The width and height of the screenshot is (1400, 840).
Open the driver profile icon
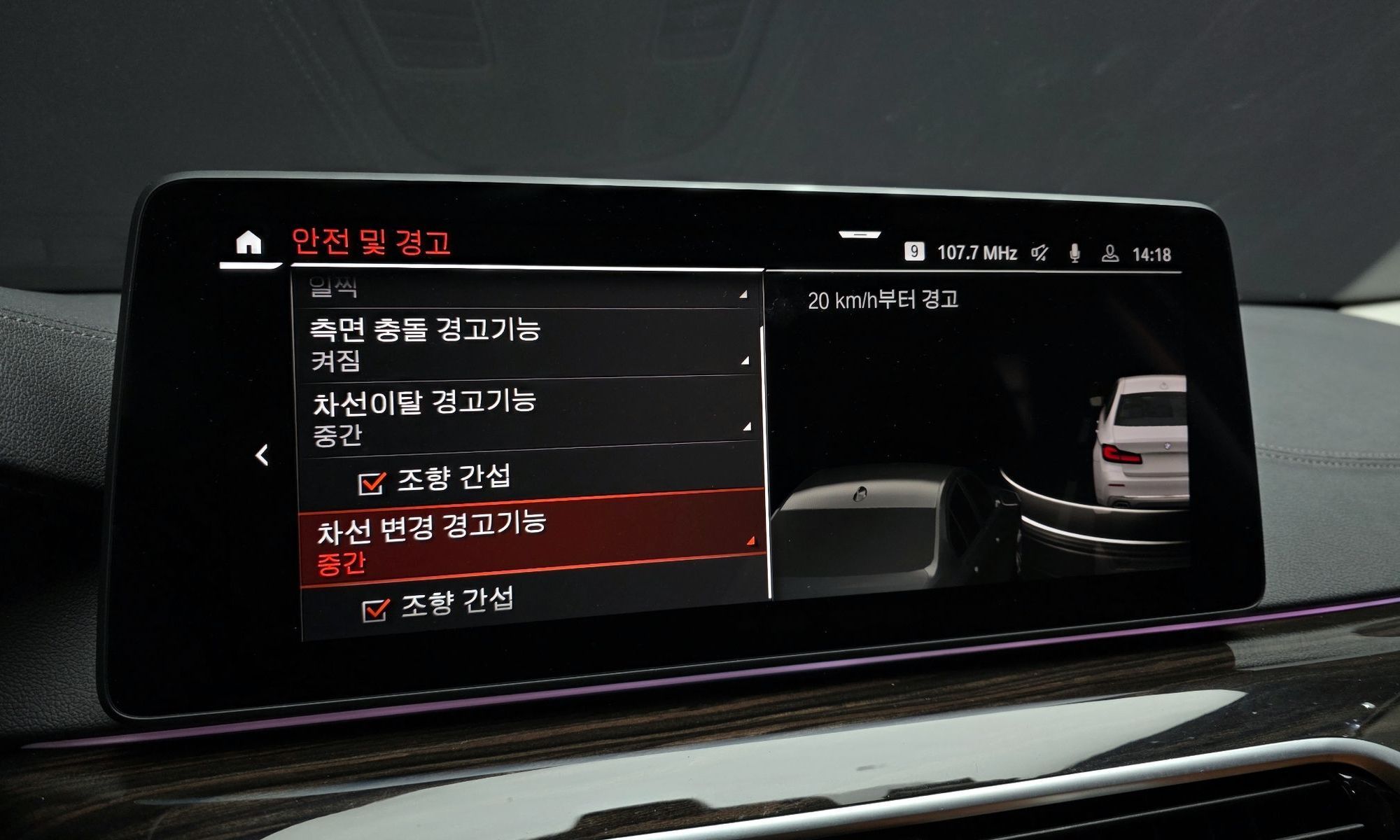(1109, 253)
